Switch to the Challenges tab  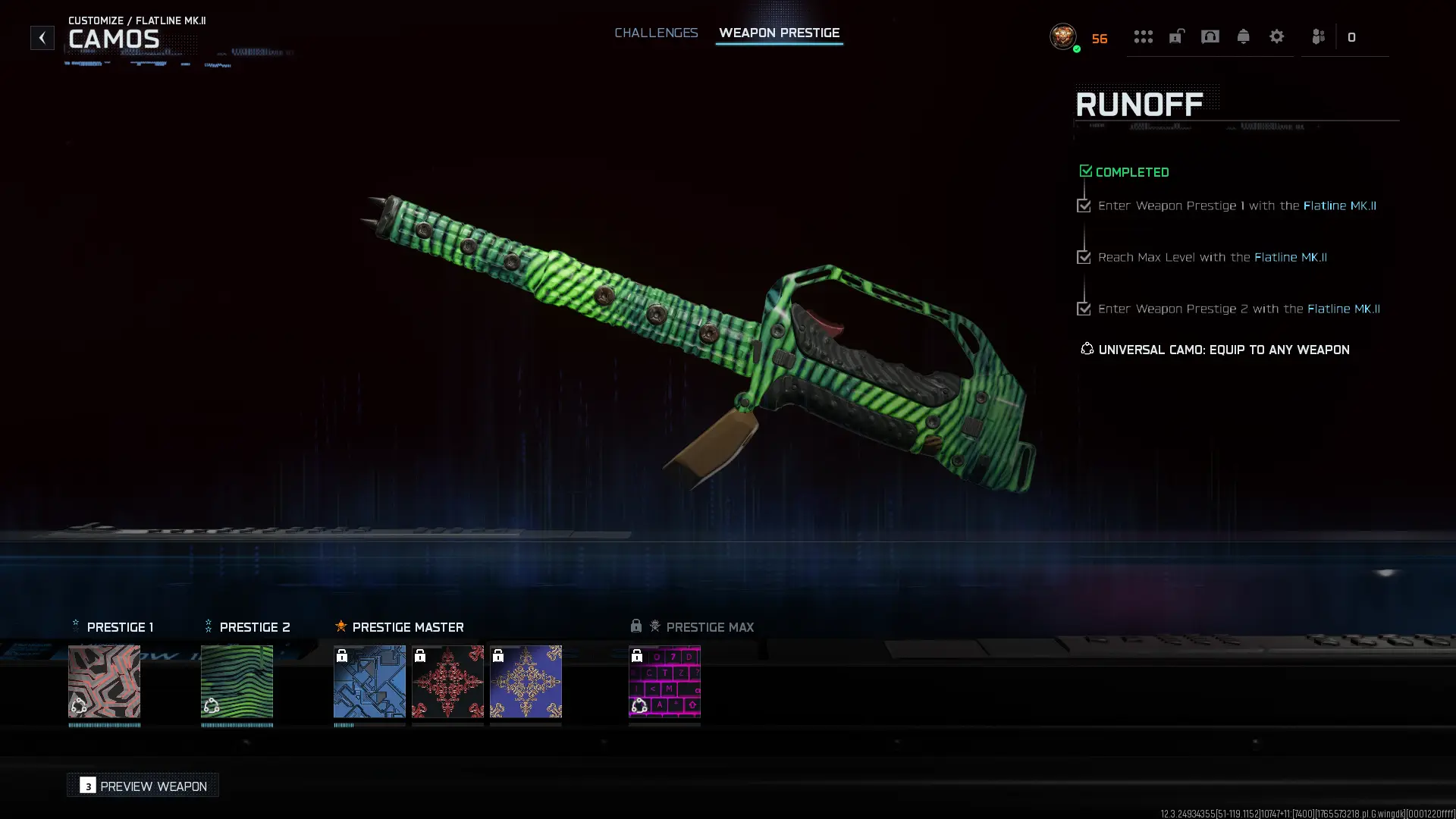click(x=656, y=33)
